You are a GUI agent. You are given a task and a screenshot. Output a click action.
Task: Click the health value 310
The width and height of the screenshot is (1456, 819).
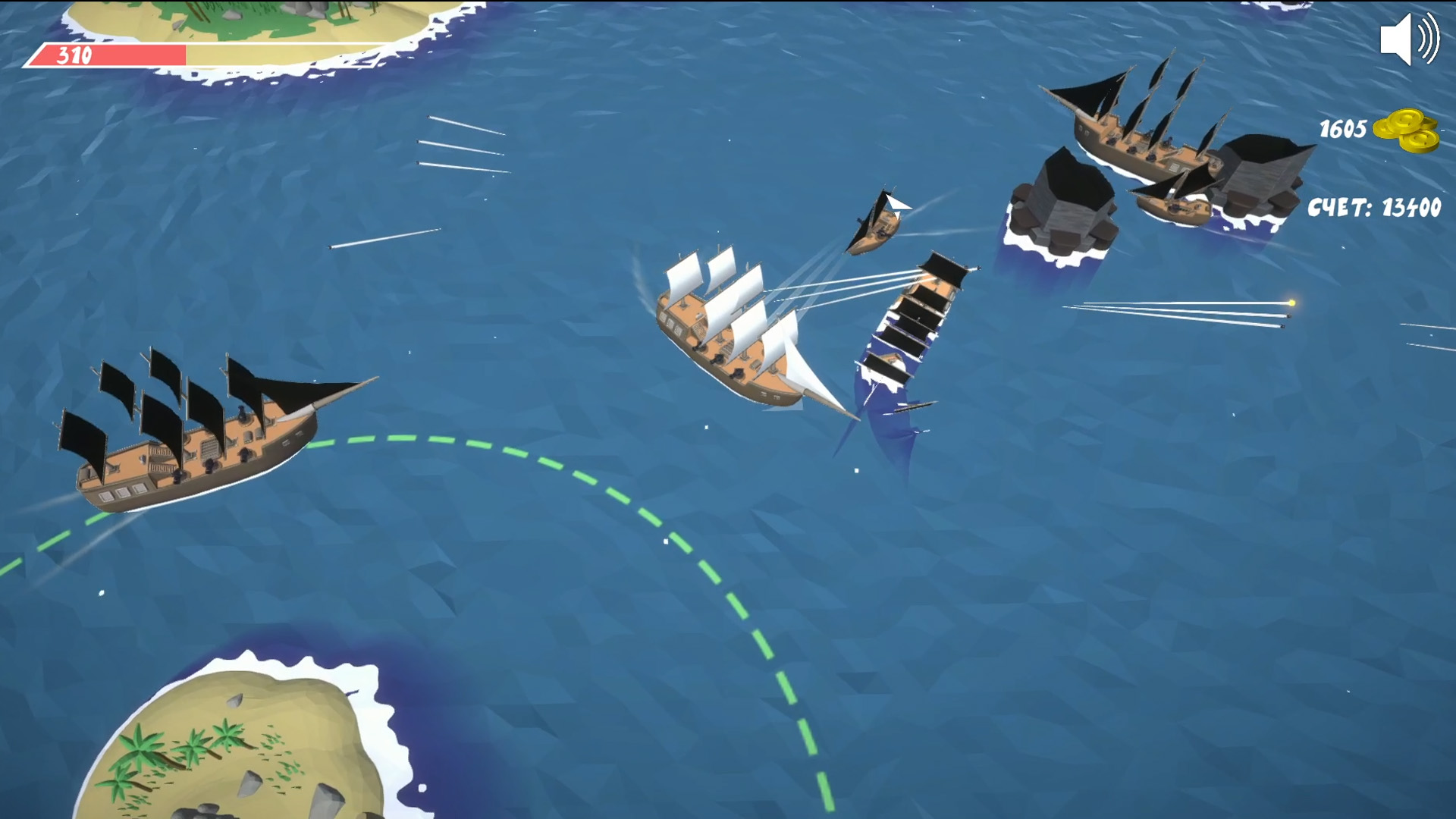click(x=74, y=54)
